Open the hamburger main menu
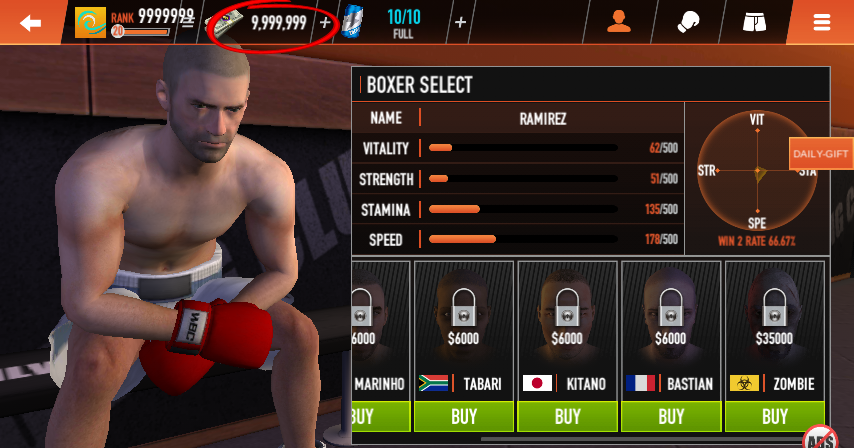This screenshot has height=448, width=854. [x=822, y=22]
